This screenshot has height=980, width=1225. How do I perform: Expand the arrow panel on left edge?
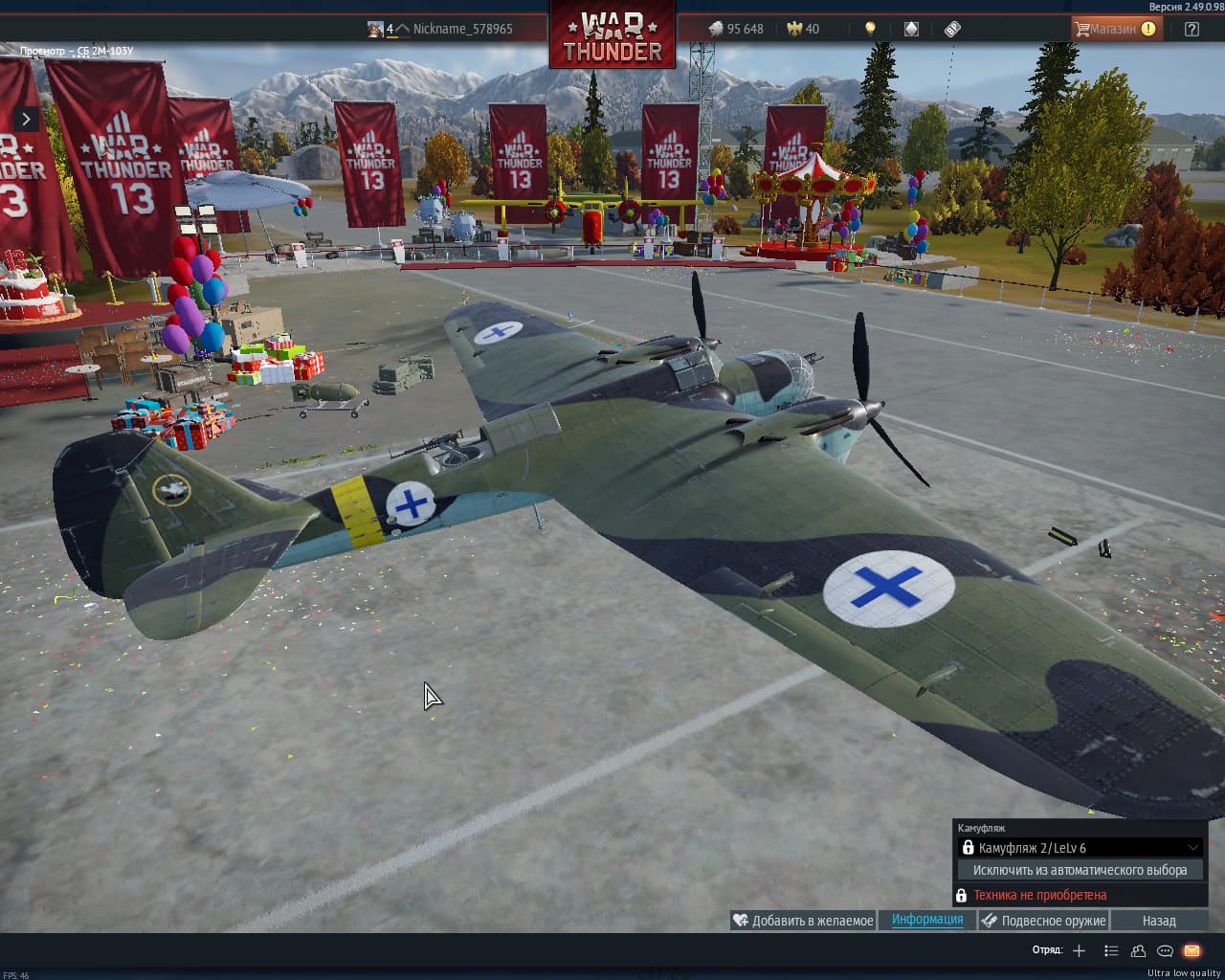coord(26,119)
